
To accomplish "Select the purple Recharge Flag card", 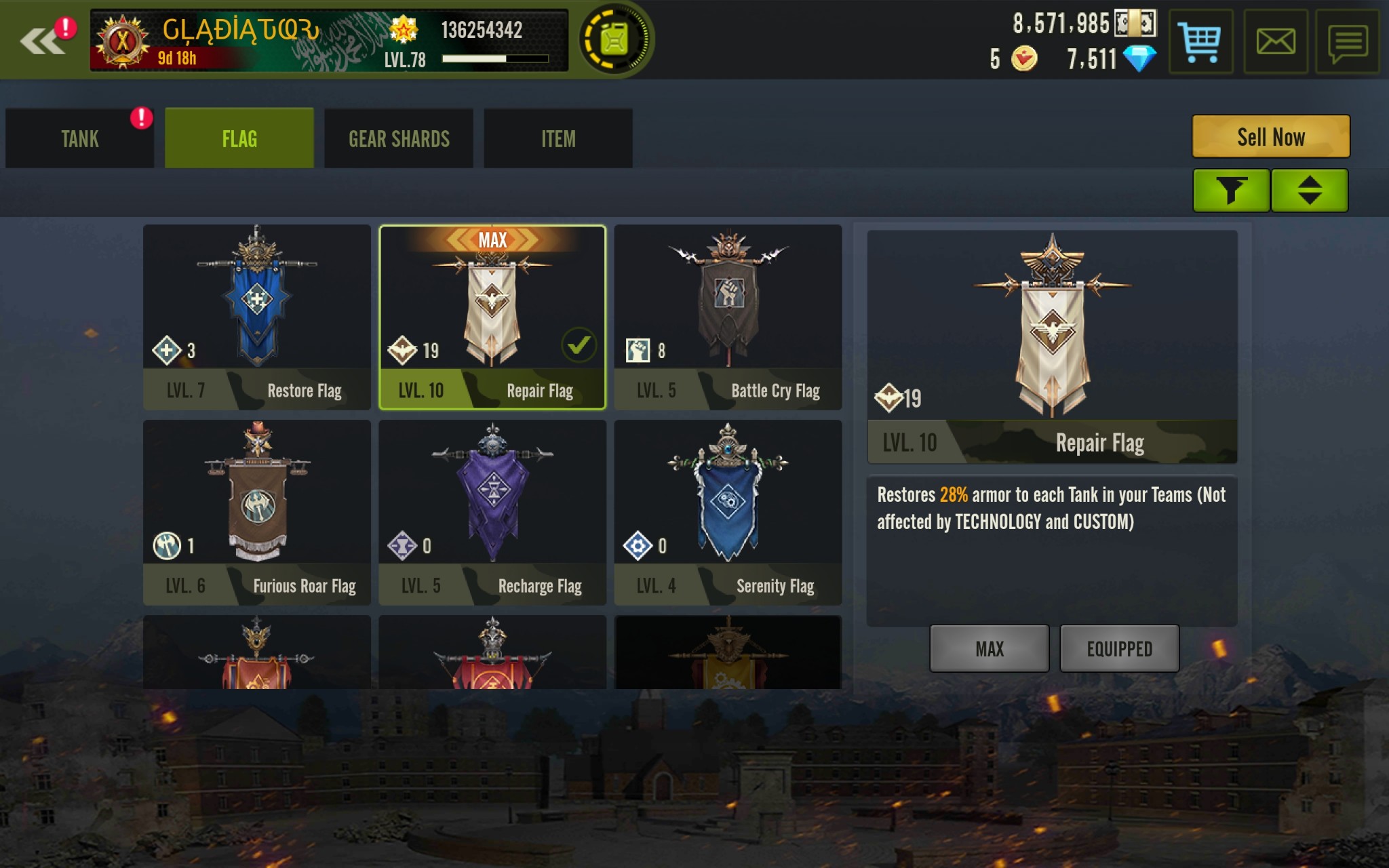I will click(x=492, y=513).
